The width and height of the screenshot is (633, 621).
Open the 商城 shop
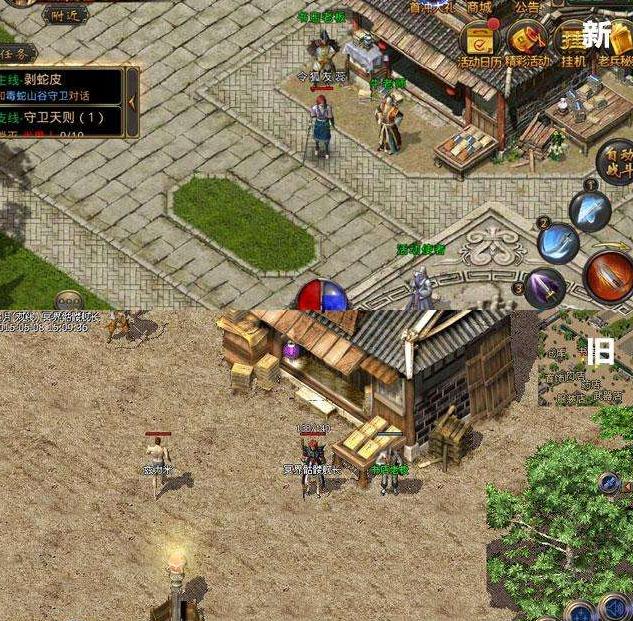coord(479,8)
